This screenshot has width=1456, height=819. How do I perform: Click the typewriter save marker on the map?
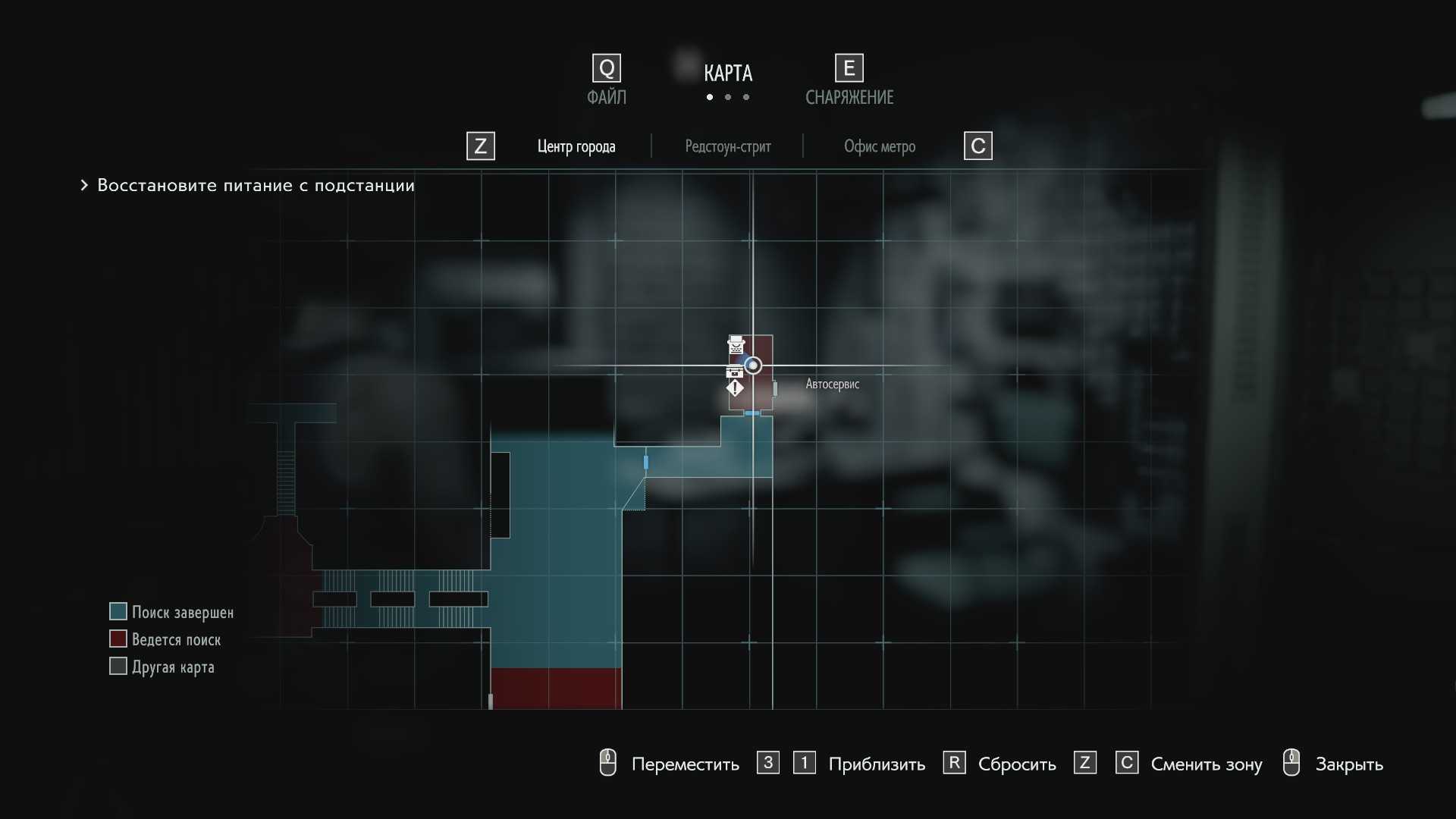coord(736,345)
